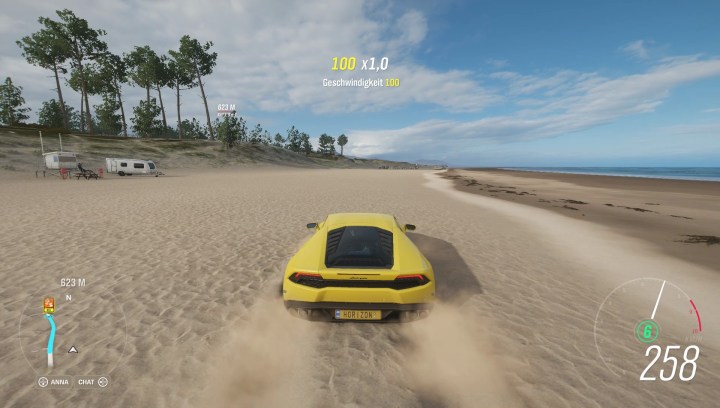The image size is (720, 408).
Task: Select the orange event marker on minimap
Action: point(48,304)
